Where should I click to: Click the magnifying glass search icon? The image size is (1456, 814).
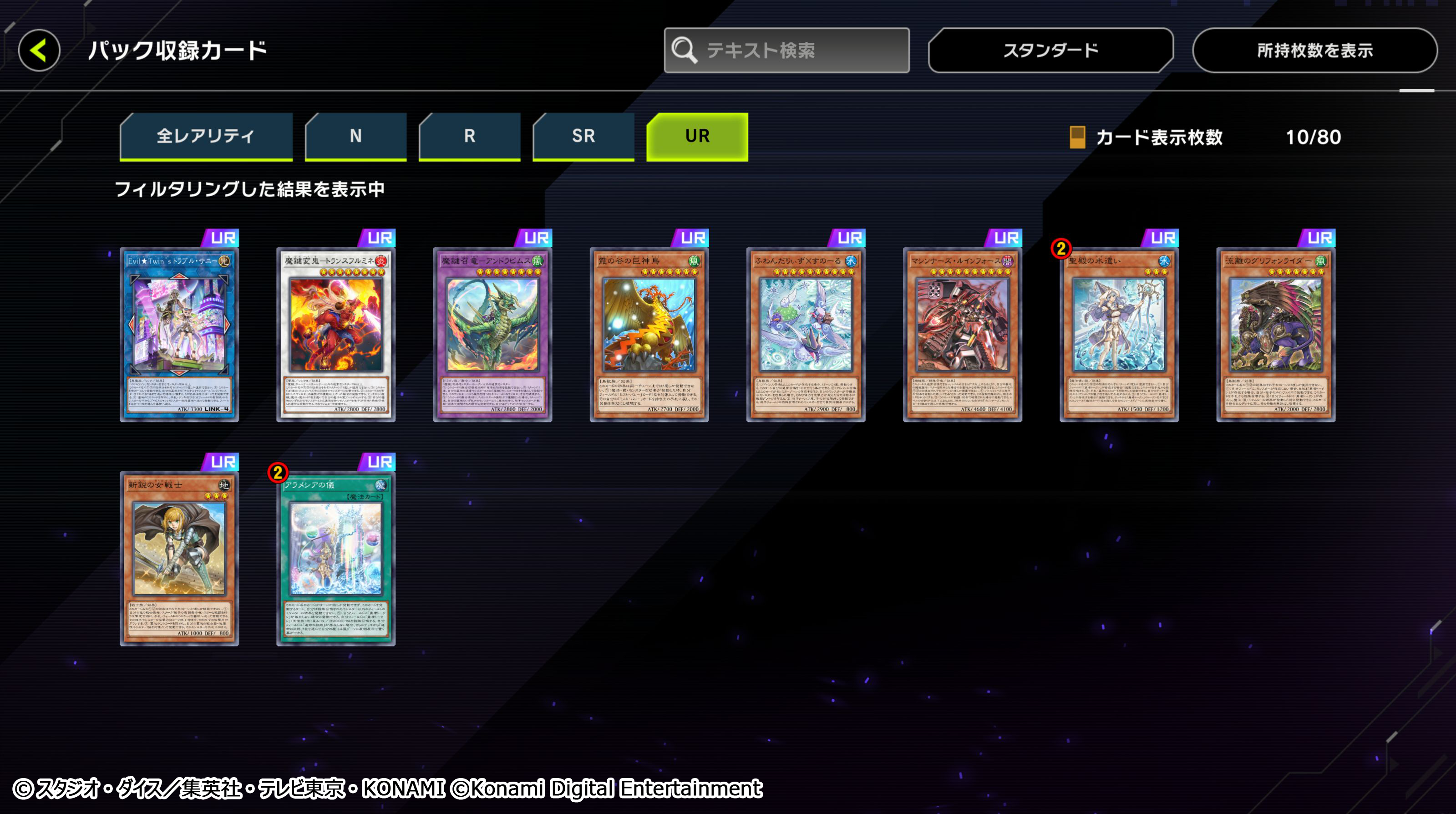pos(684,50)
